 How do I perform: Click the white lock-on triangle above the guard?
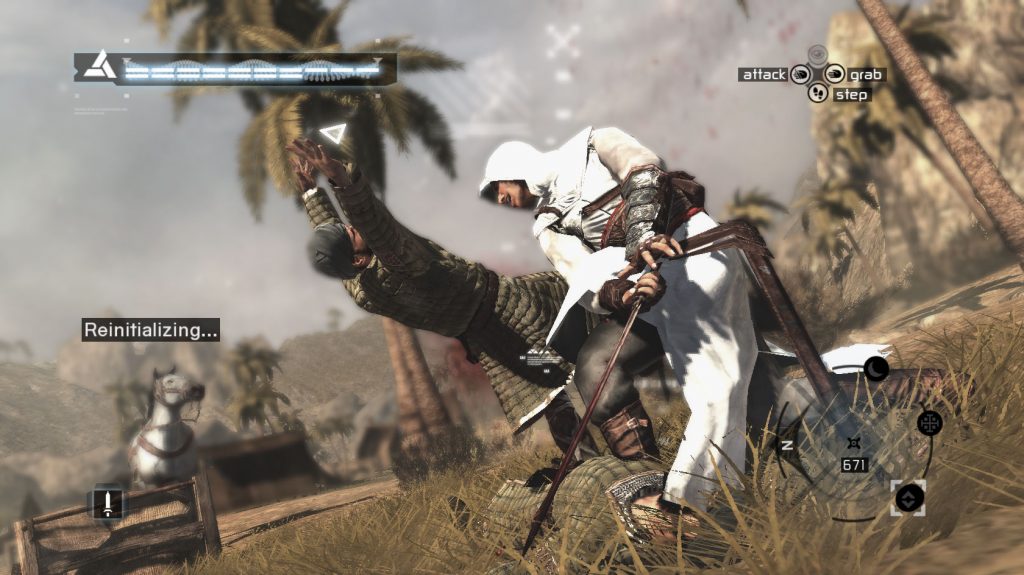(x=332, y=133)
